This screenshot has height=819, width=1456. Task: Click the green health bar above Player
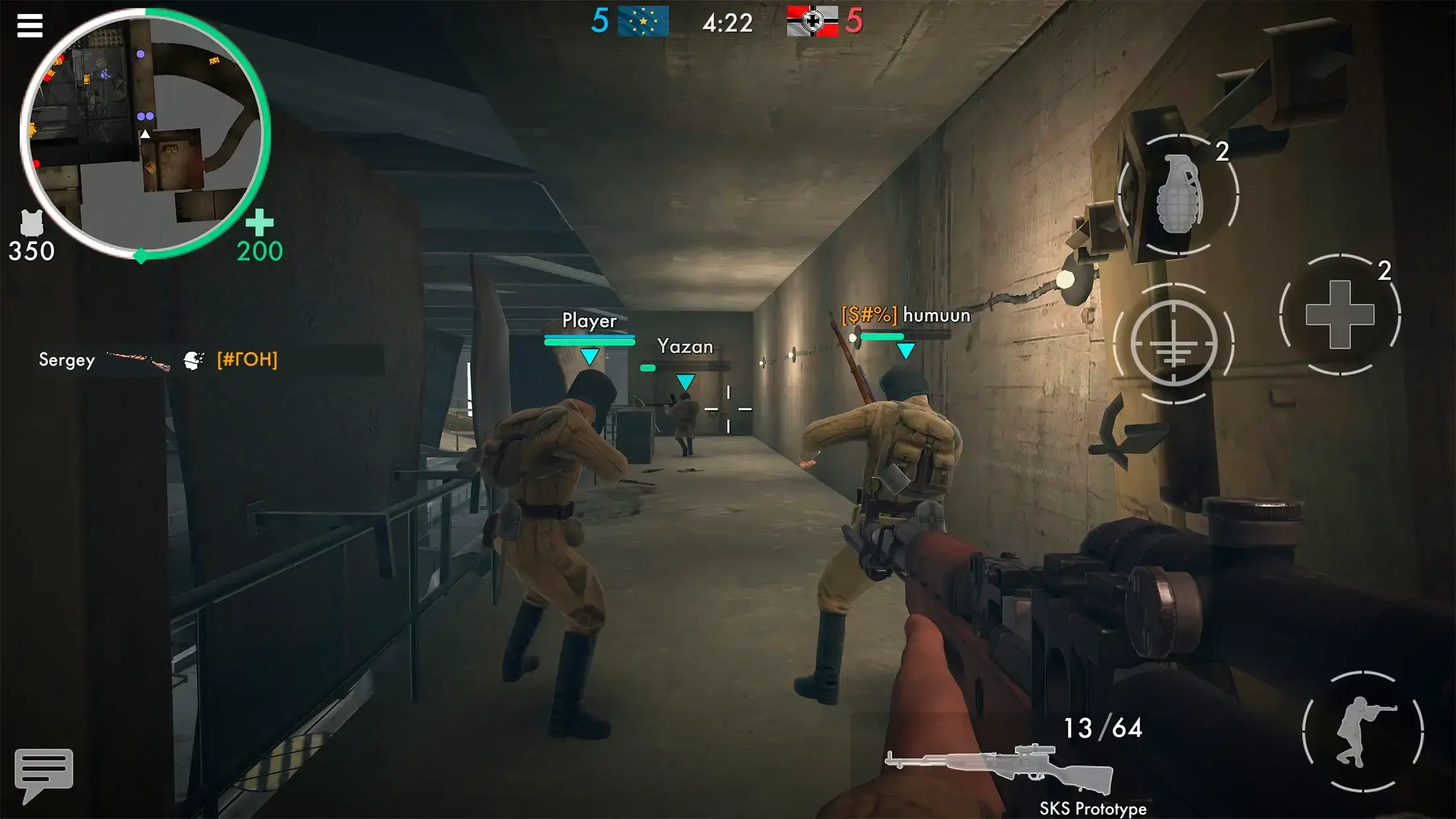588,342
